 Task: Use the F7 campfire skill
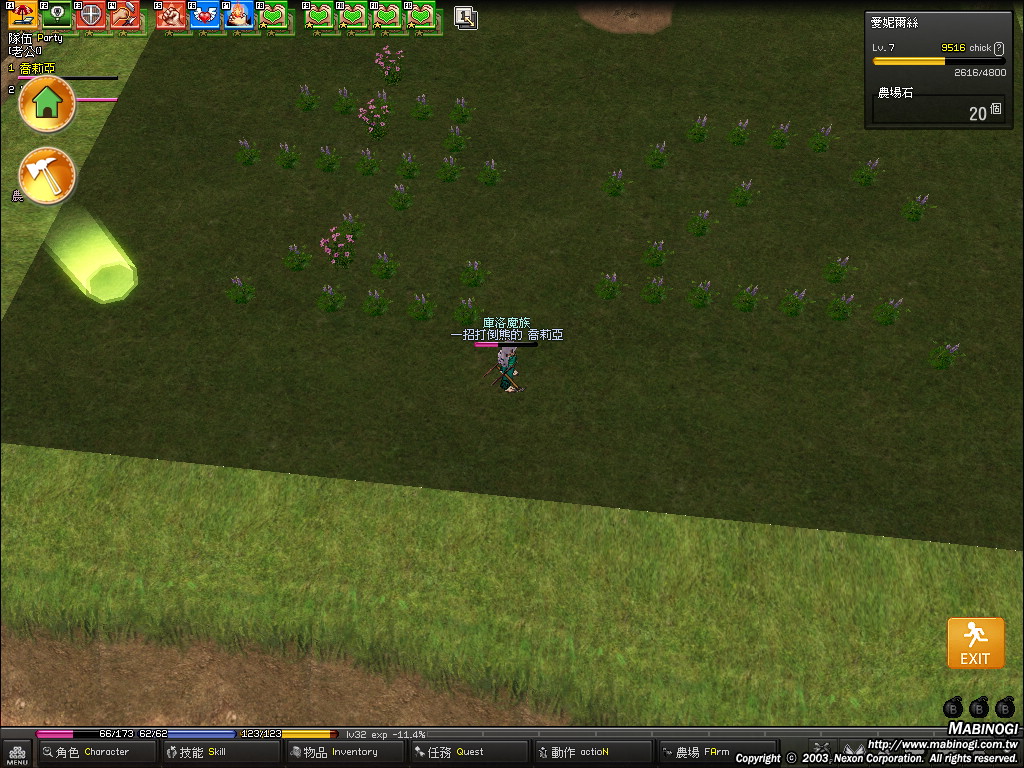click(239, 15)
